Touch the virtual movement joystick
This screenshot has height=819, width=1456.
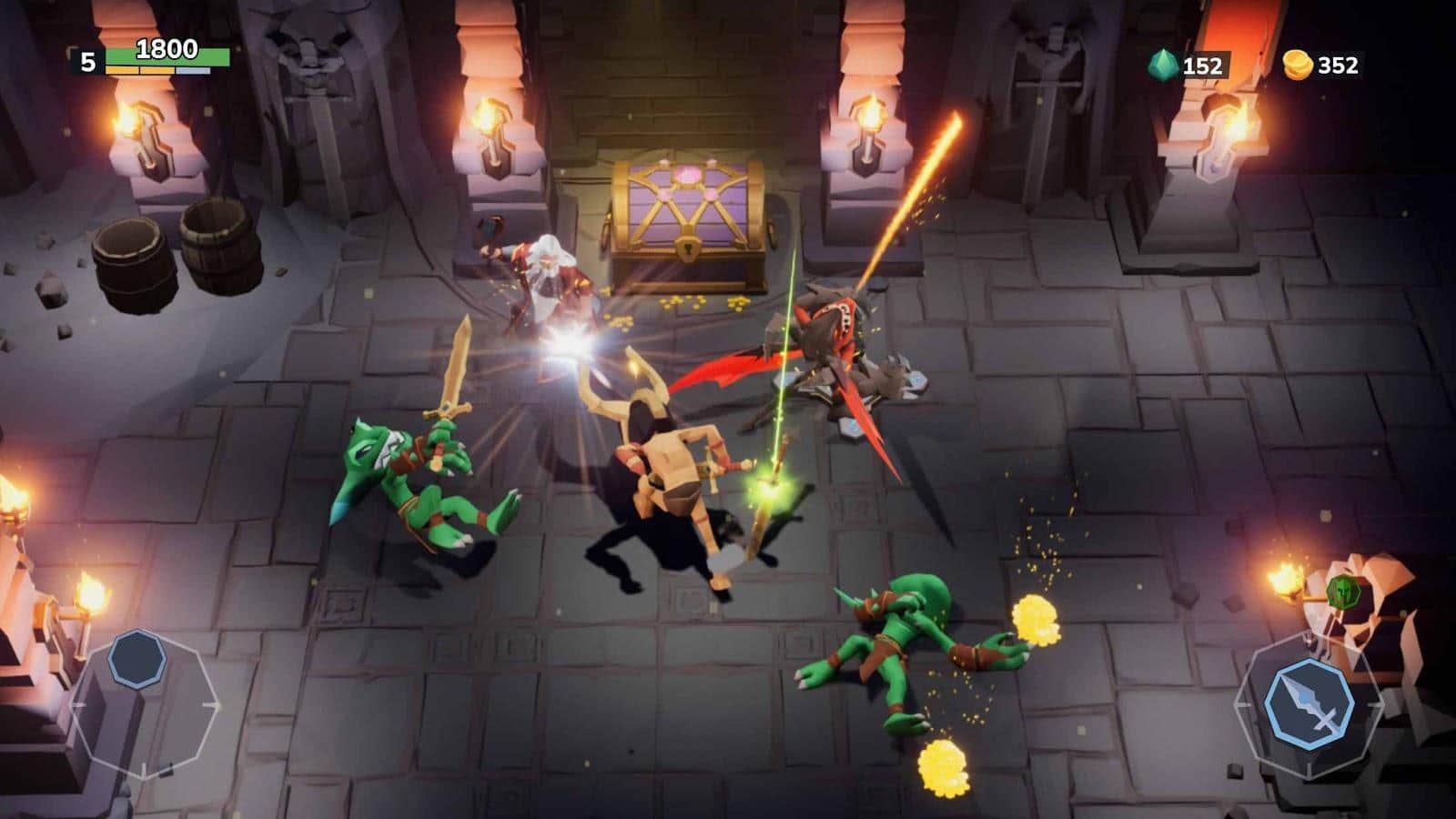[137, 658]
